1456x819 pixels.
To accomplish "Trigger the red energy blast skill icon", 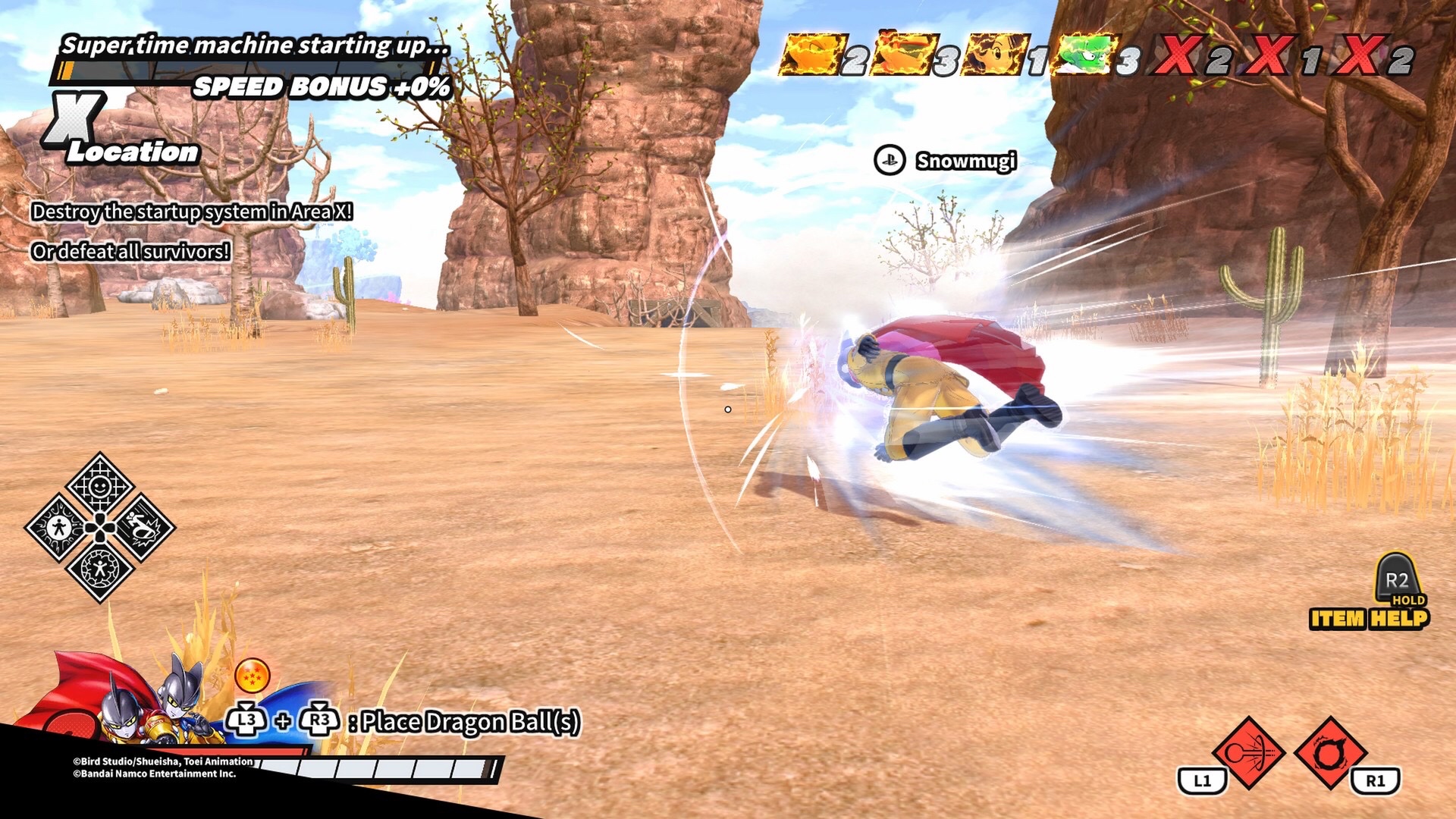I will [x=1248, y=753].
